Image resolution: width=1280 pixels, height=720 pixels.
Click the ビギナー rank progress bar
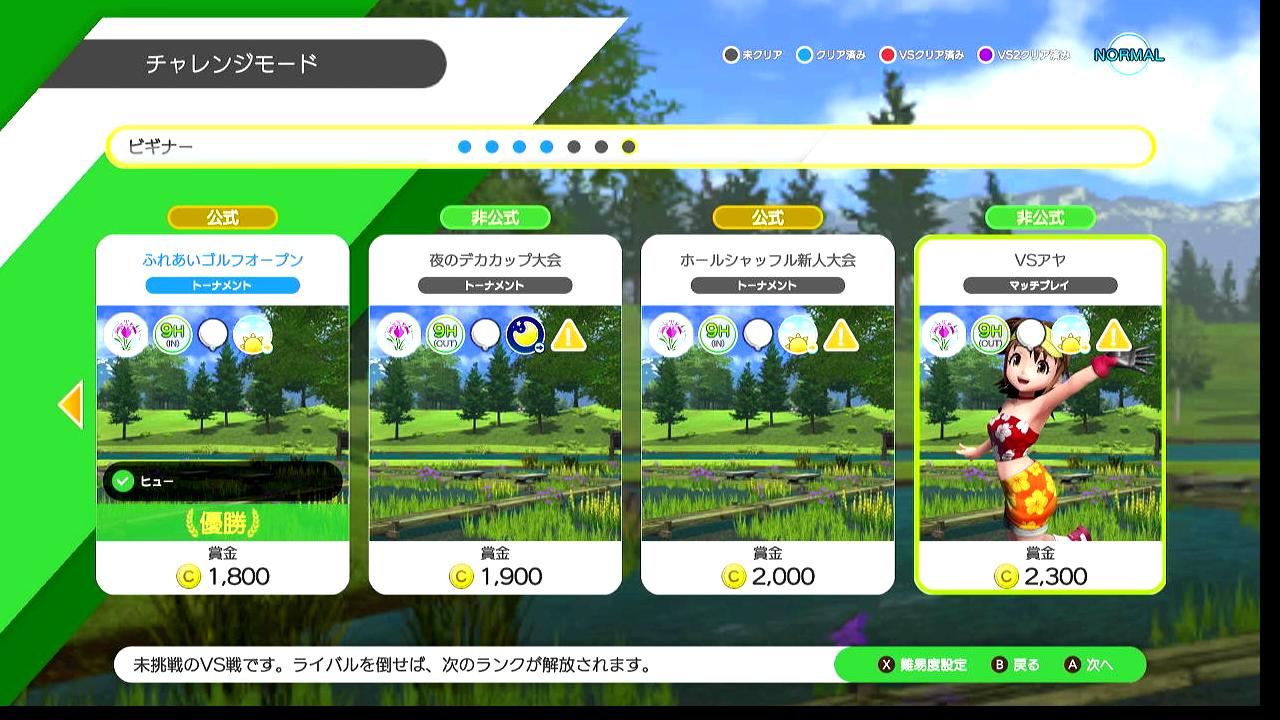point(630,147)
